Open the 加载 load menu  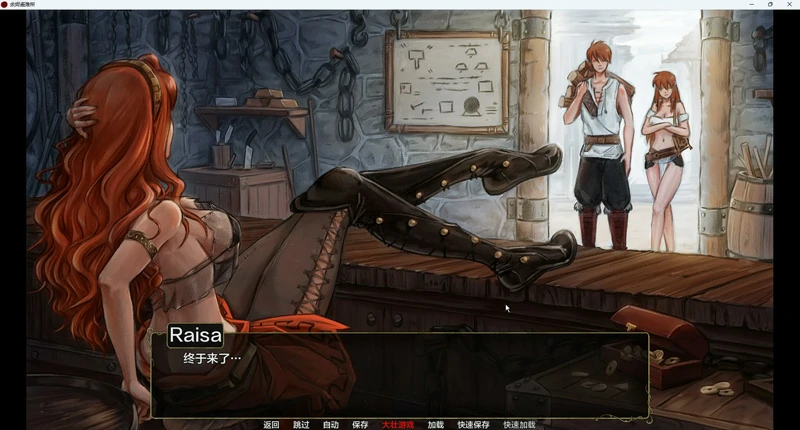[435, 424]
